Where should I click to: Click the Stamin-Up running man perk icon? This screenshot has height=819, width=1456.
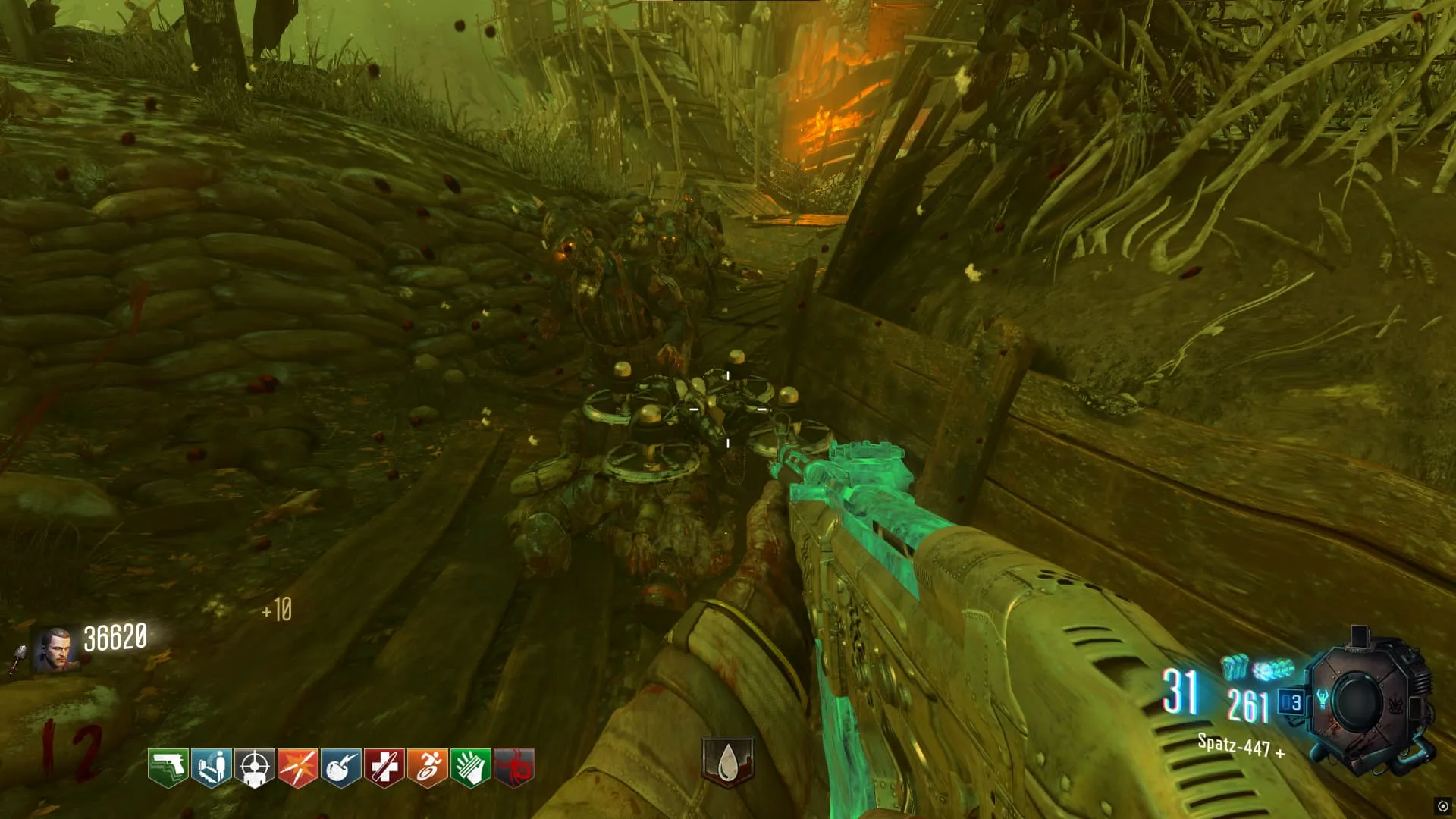[x=427, y=768]
